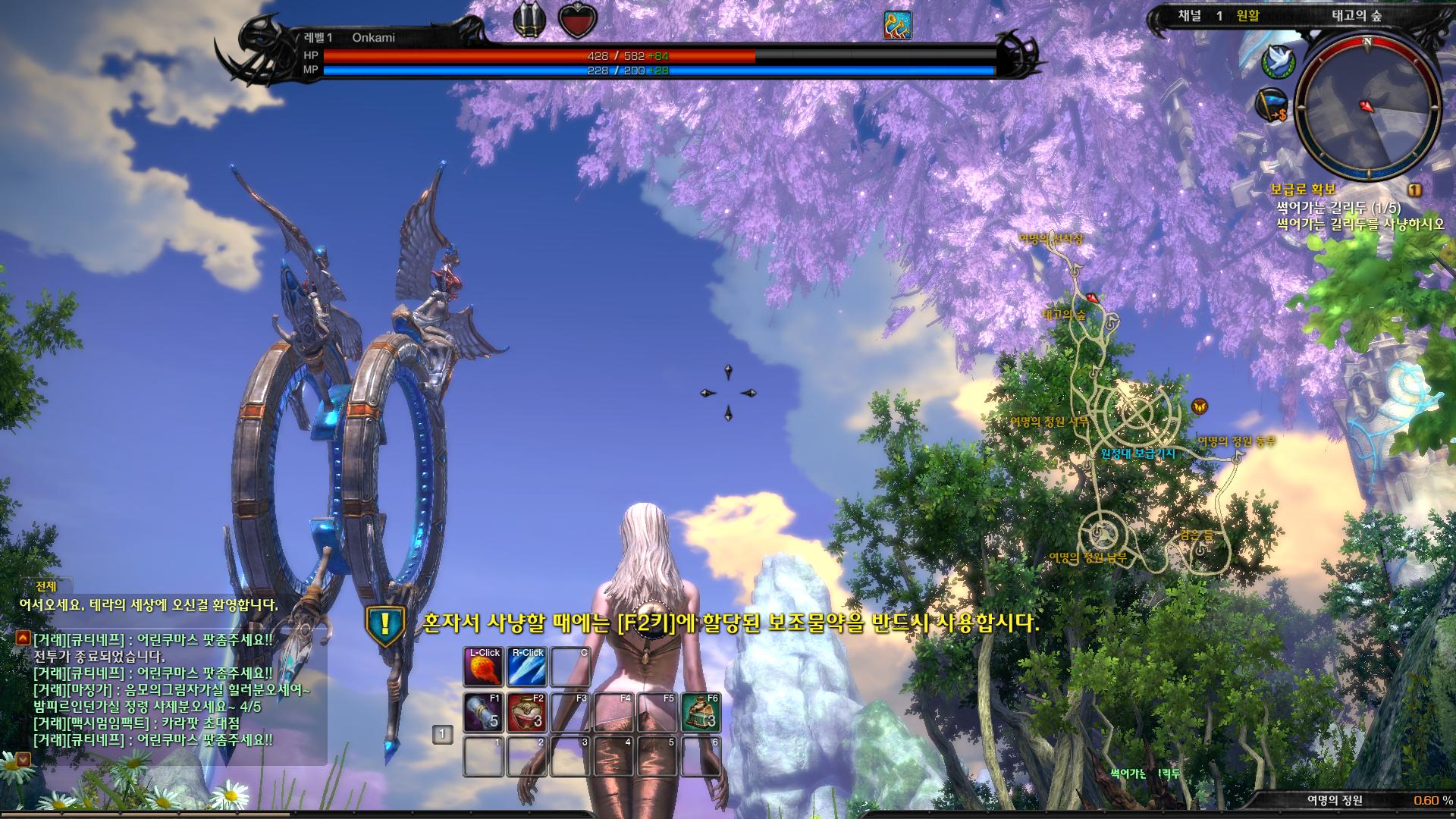The height and width of the screenshot is (819, 1456).
Task: Click the exclamation shield tip icon
Action: pyautogui.click(x=386, y=624)
